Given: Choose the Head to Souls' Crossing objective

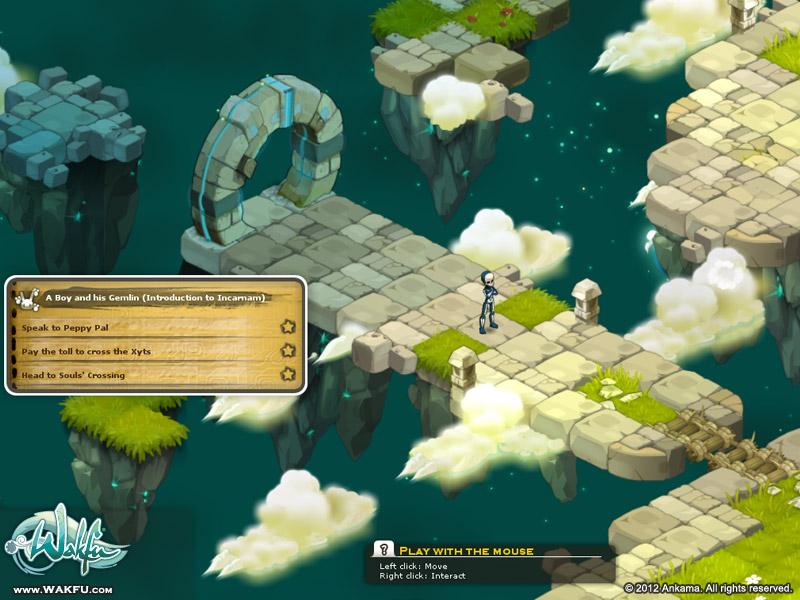Looking at the screenshot, I should coord(73,375).
